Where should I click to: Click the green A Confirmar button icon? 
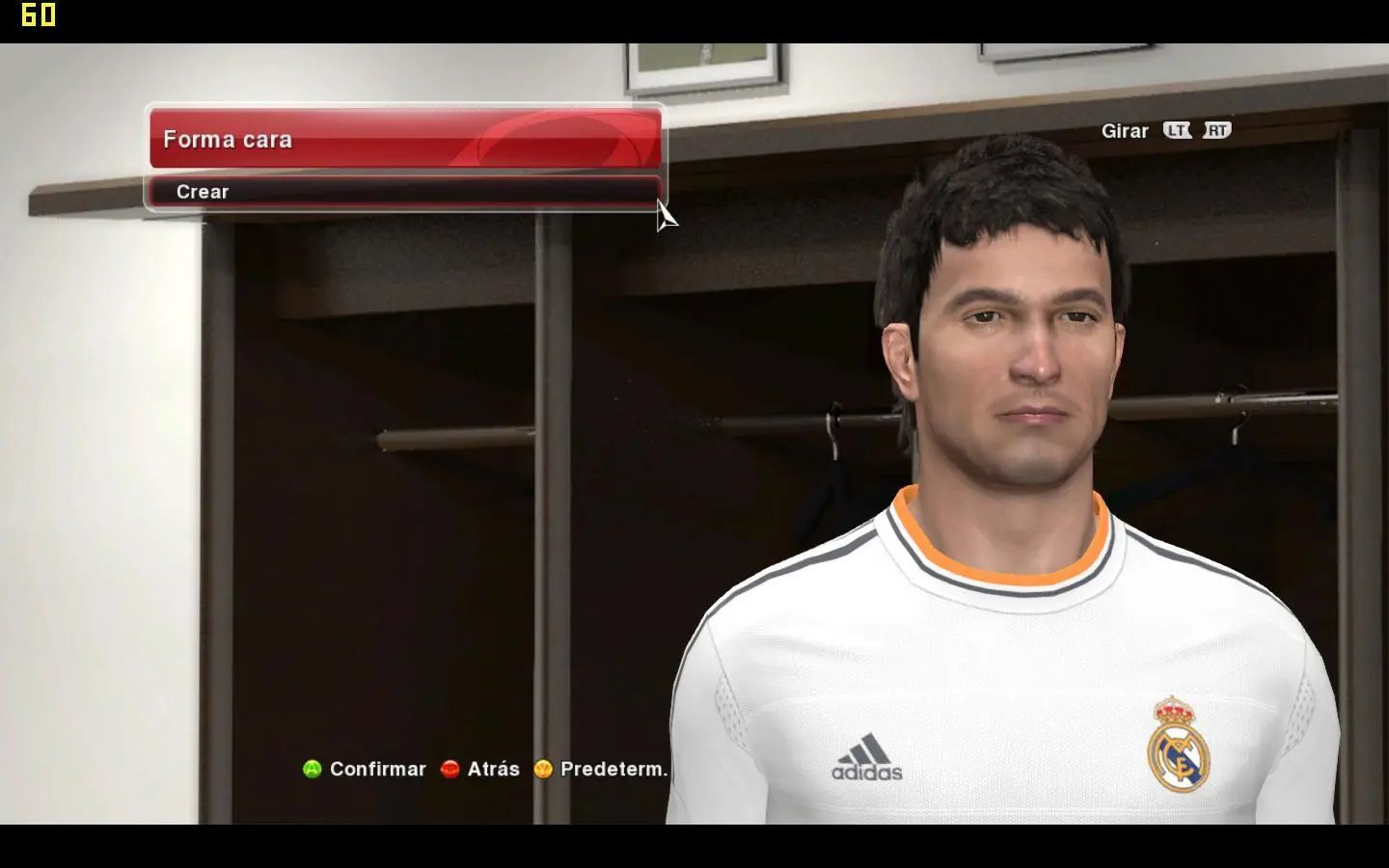tap(311, 769)
